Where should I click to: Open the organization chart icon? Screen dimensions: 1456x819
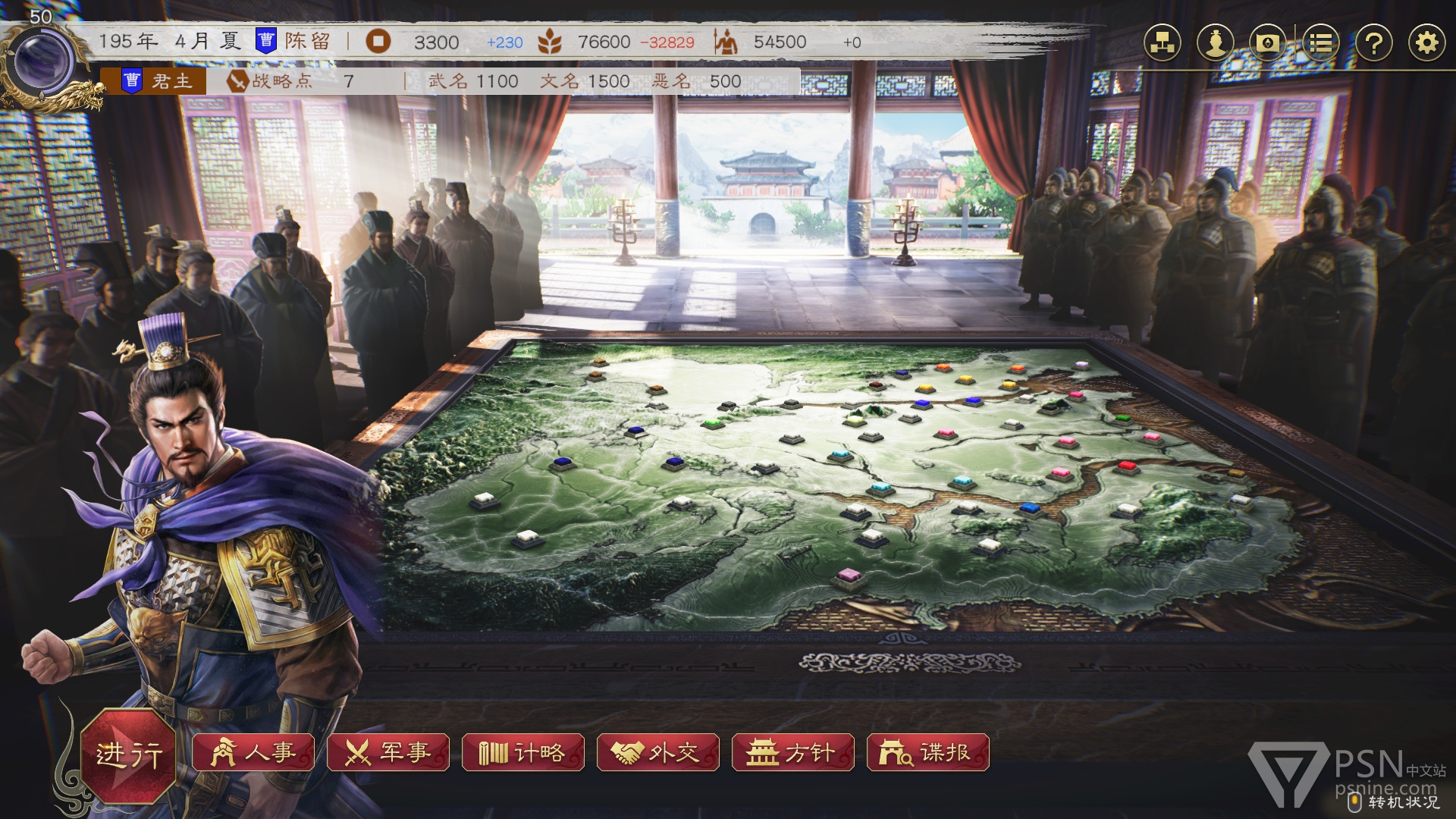pos(1163,42)
